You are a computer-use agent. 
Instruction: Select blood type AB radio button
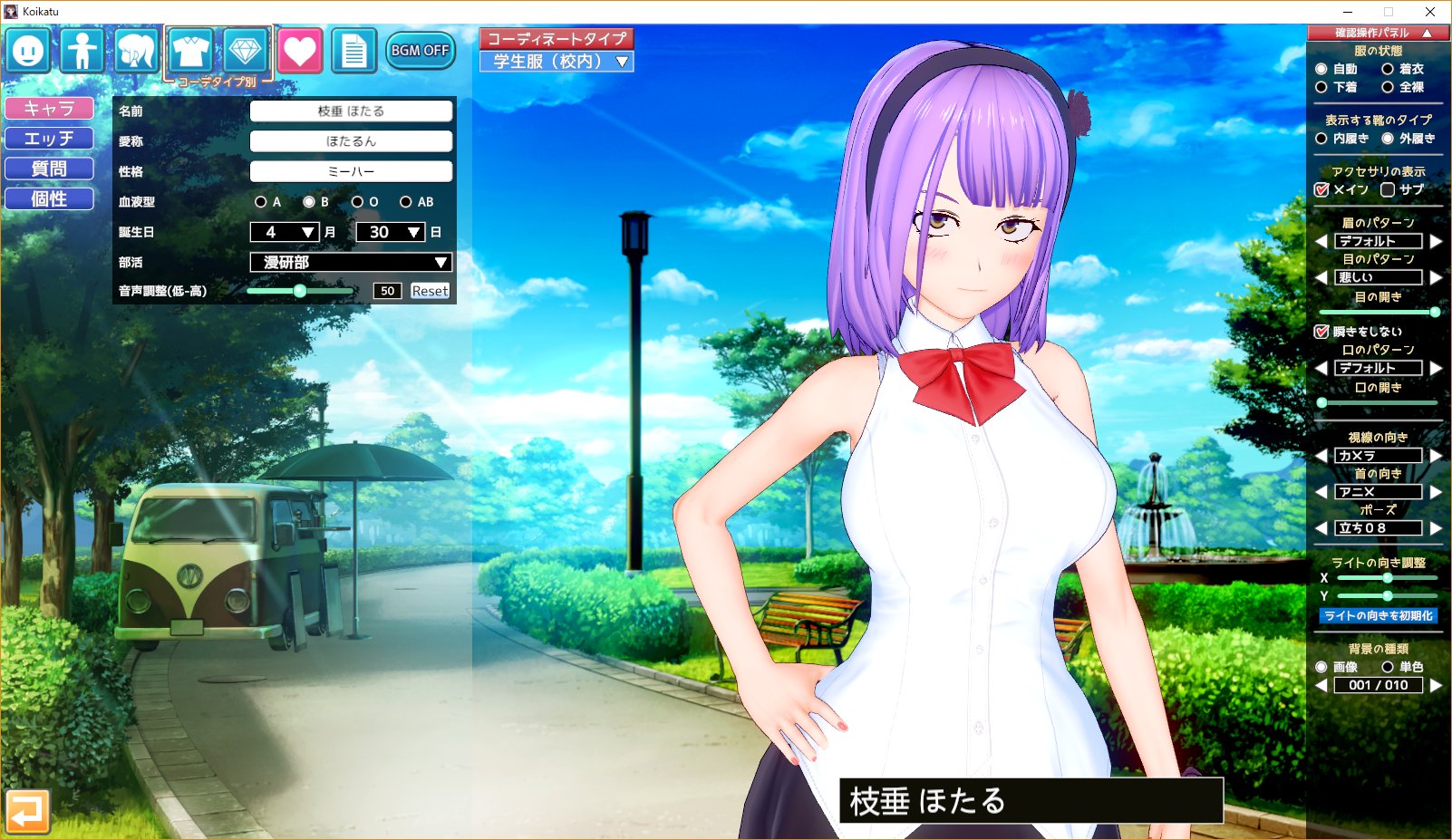click(406, 202)
